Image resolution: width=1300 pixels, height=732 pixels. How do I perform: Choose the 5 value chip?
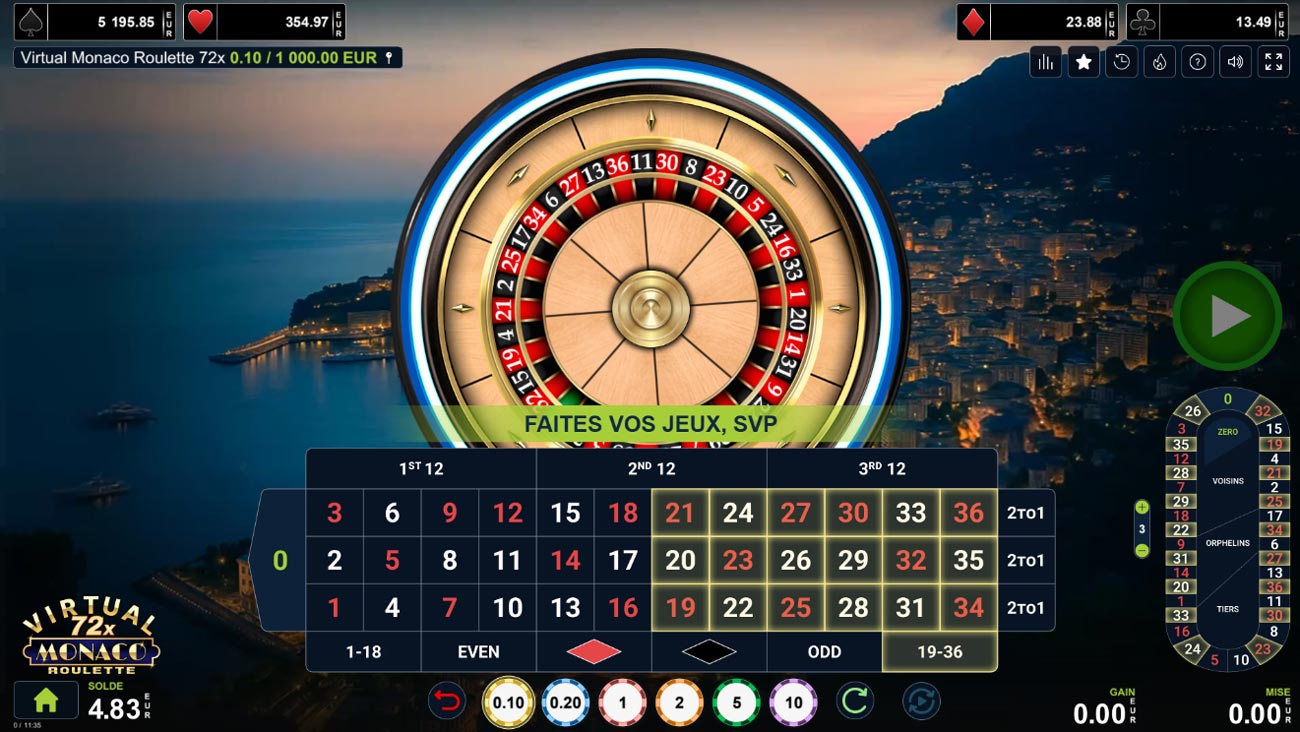coord(737,702)
